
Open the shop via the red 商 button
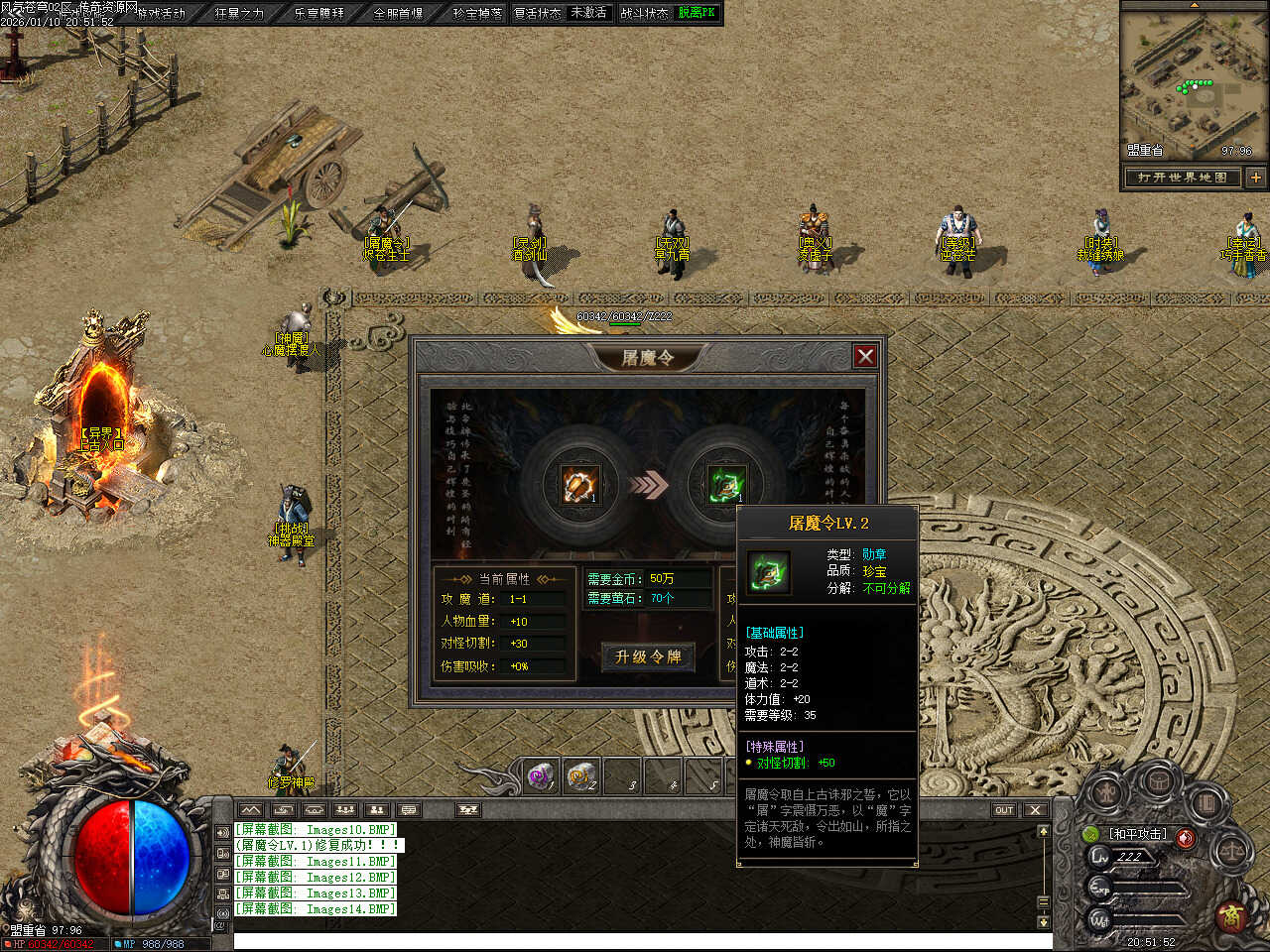1233,914
